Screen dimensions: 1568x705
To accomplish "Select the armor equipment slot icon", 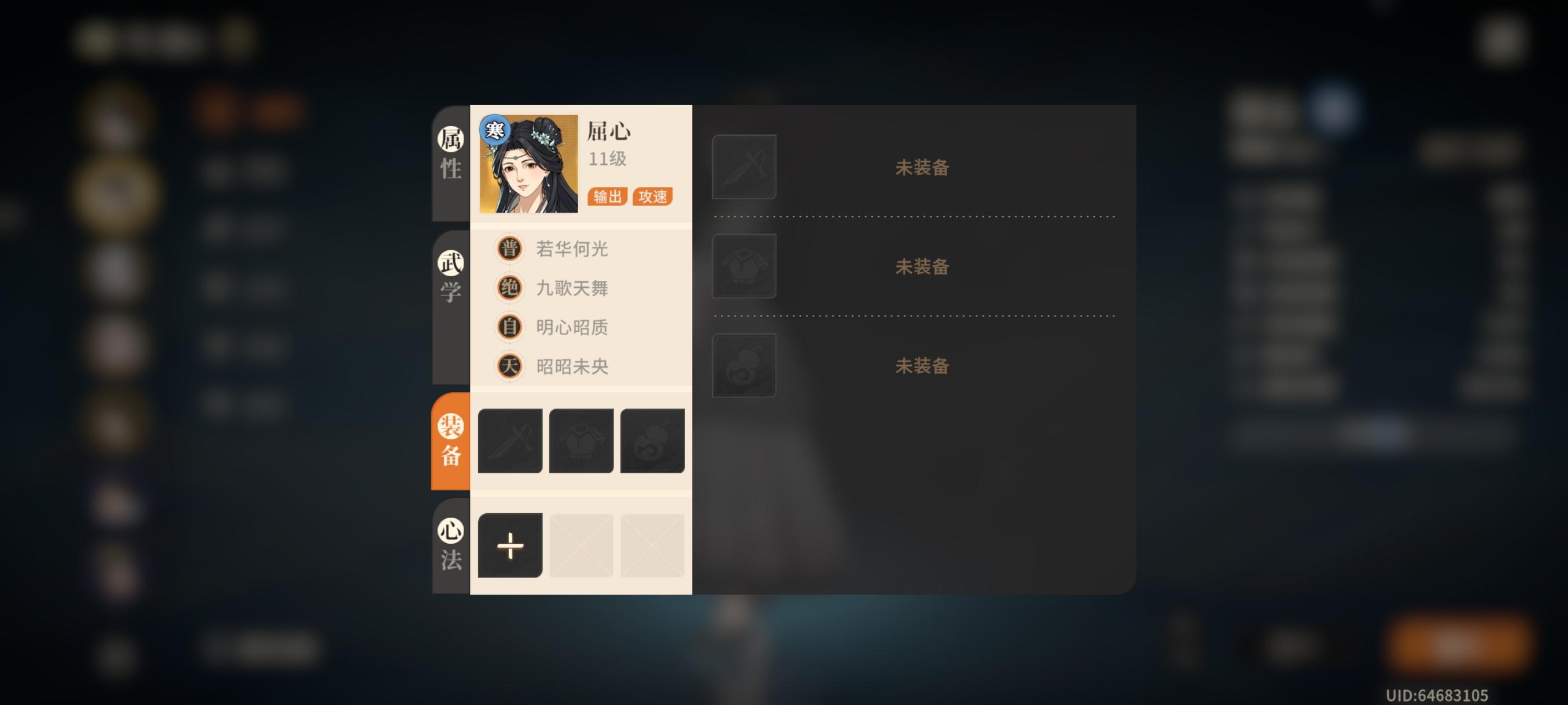I will pyautogui.click(x=581, y=440).
